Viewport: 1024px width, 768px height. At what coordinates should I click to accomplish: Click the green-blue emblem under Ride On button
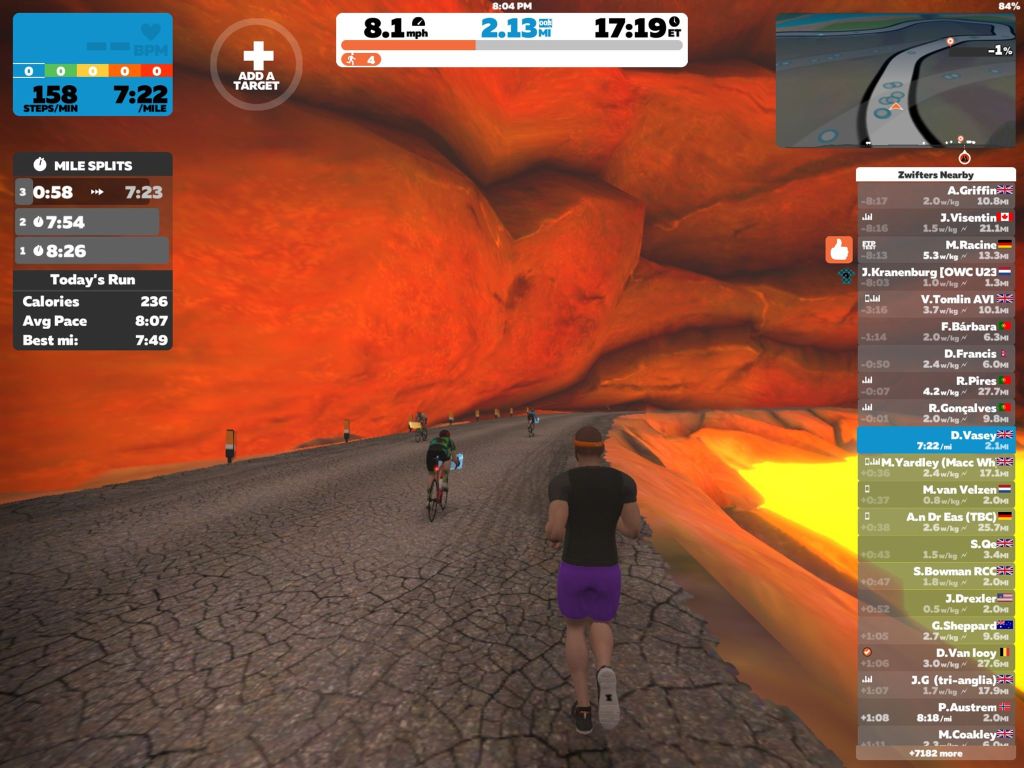pos(844,274)
